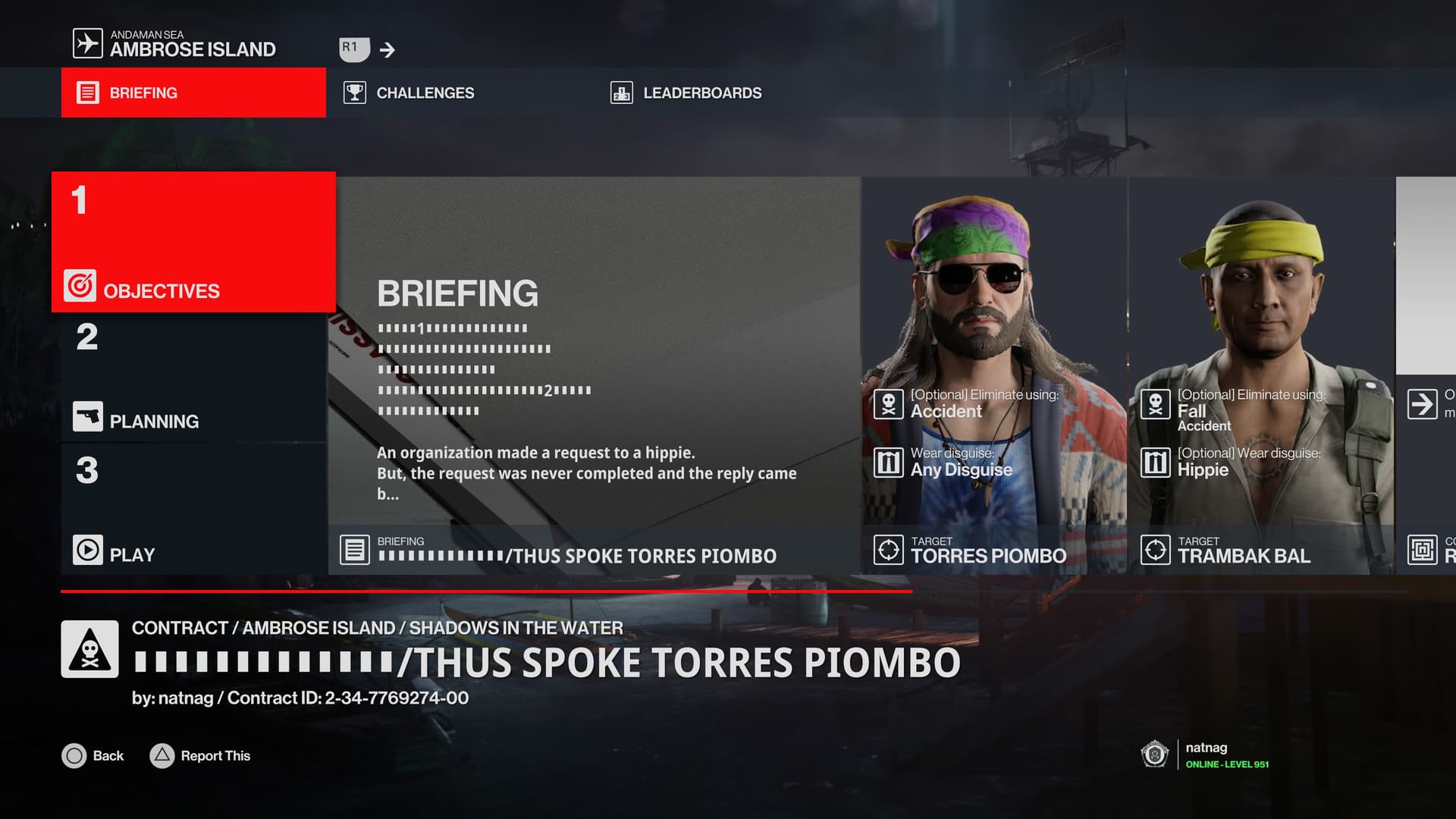
Task: Go back to previous screen
Action: tap(93, 756)
